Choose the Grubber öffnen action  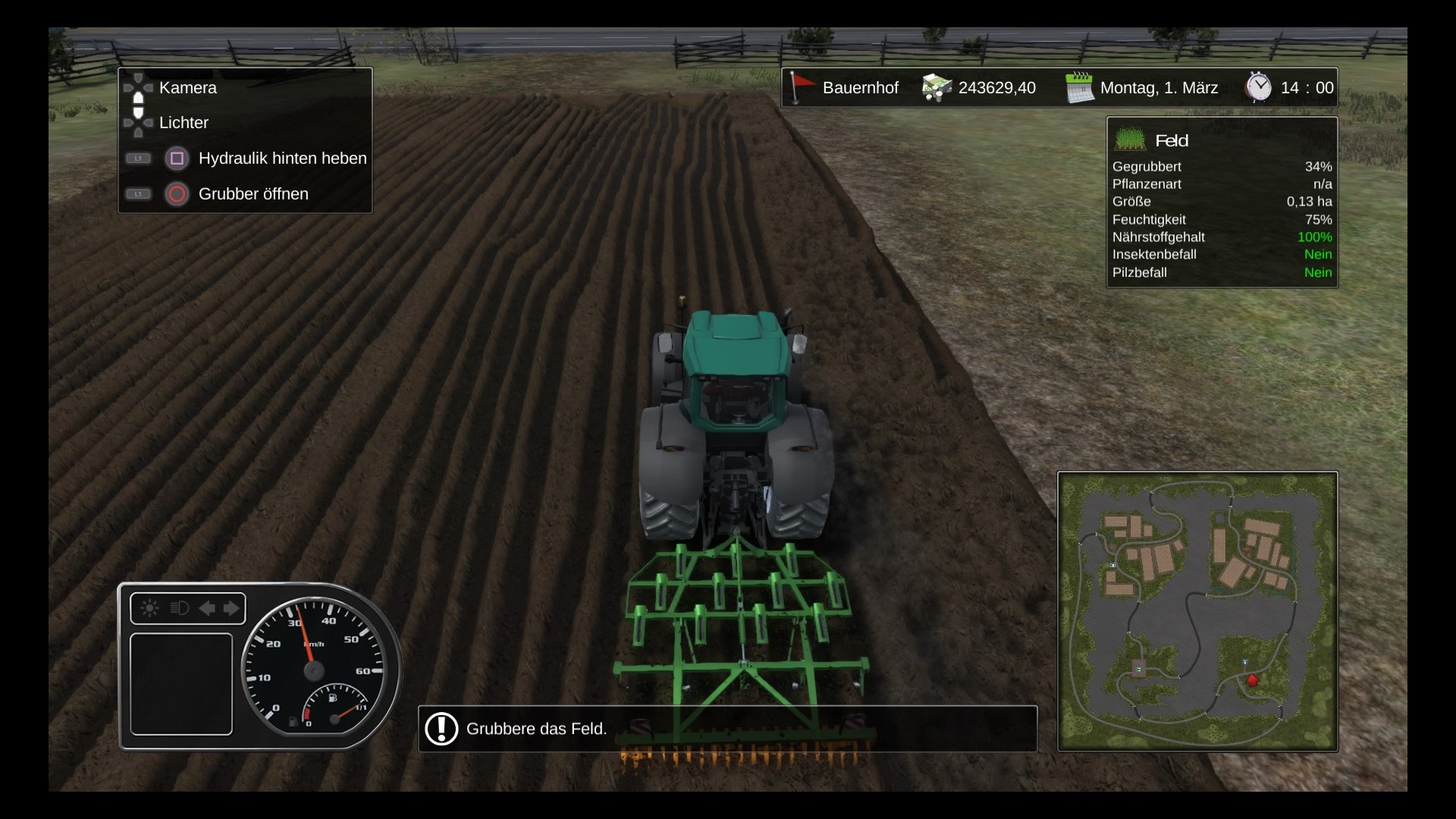[x=253, y=194]
